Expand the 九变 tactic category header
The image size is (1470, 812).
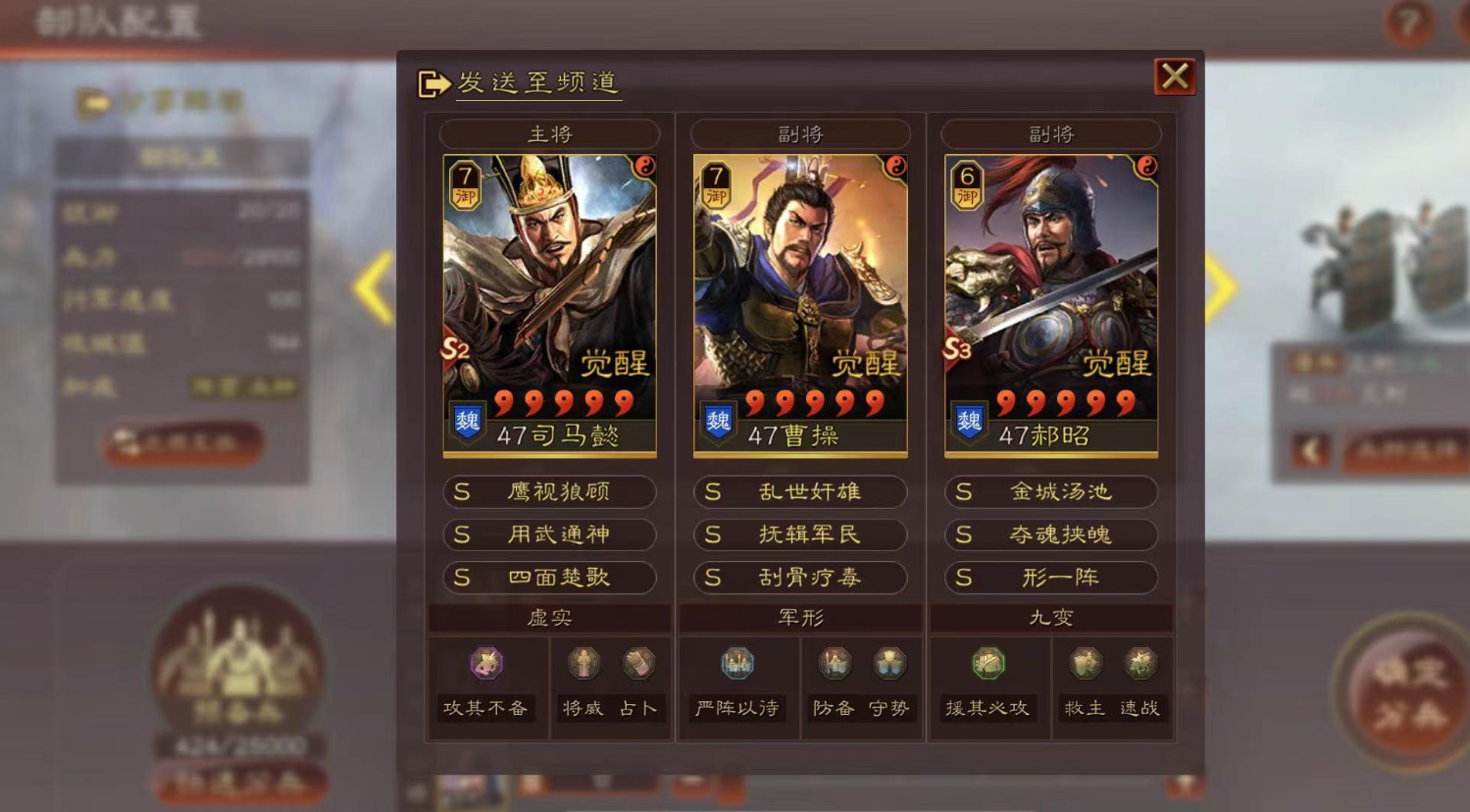(x=1050, y=617)
